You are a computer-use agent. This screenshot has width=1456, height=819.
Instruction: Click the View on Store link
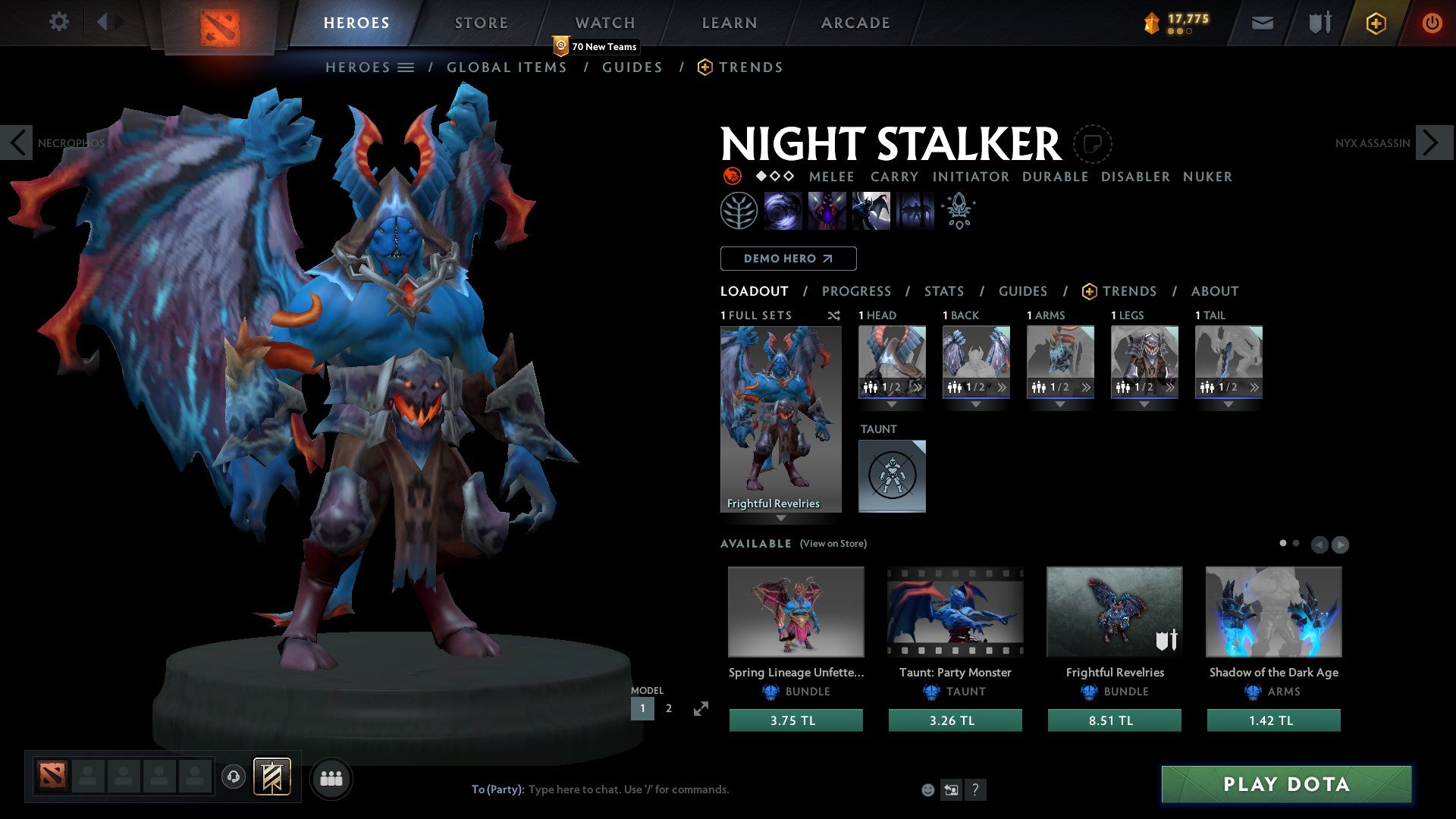point(833,544)
